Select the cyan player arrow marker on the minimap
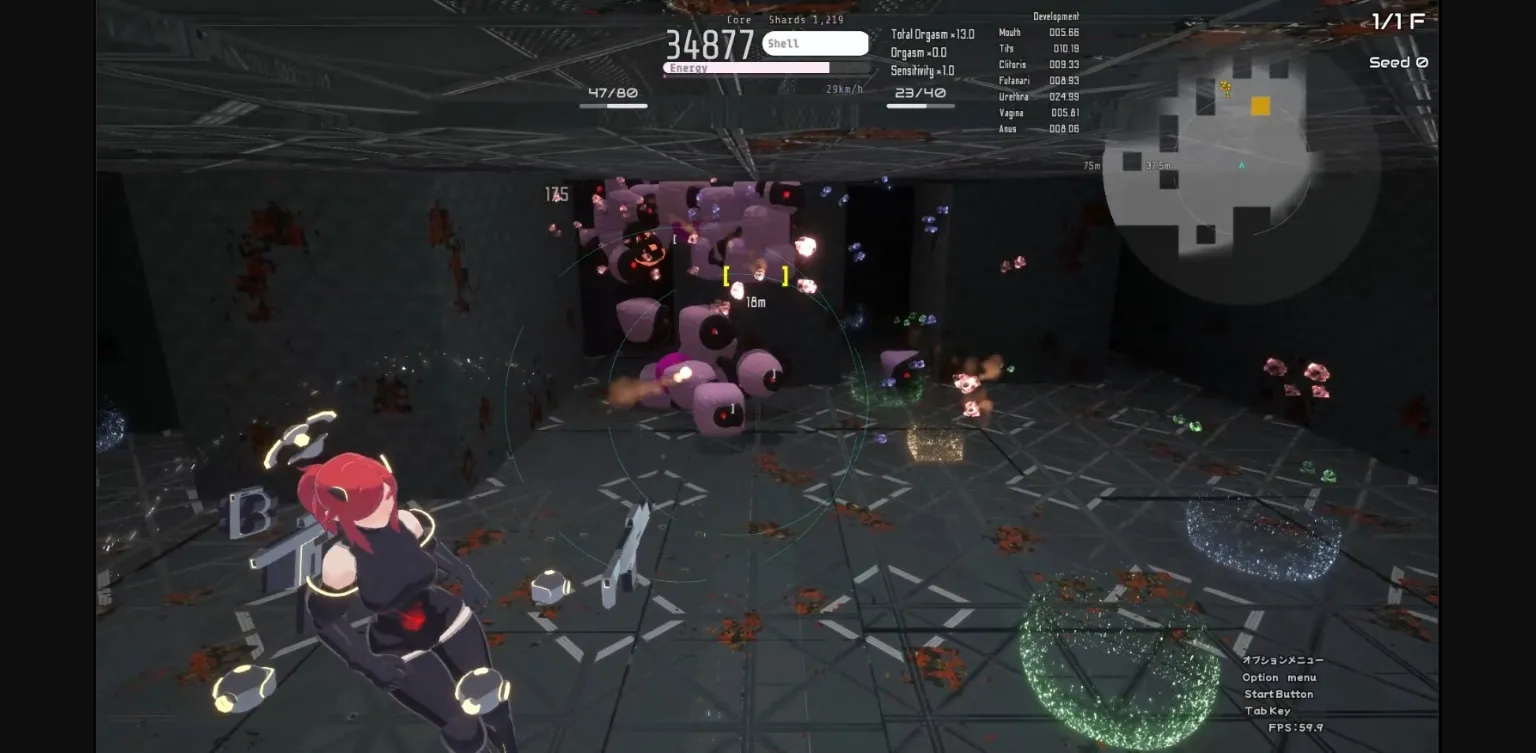Image resolution: width=1536 pixels, height=753 pixels. click(x=1240, y=166)
